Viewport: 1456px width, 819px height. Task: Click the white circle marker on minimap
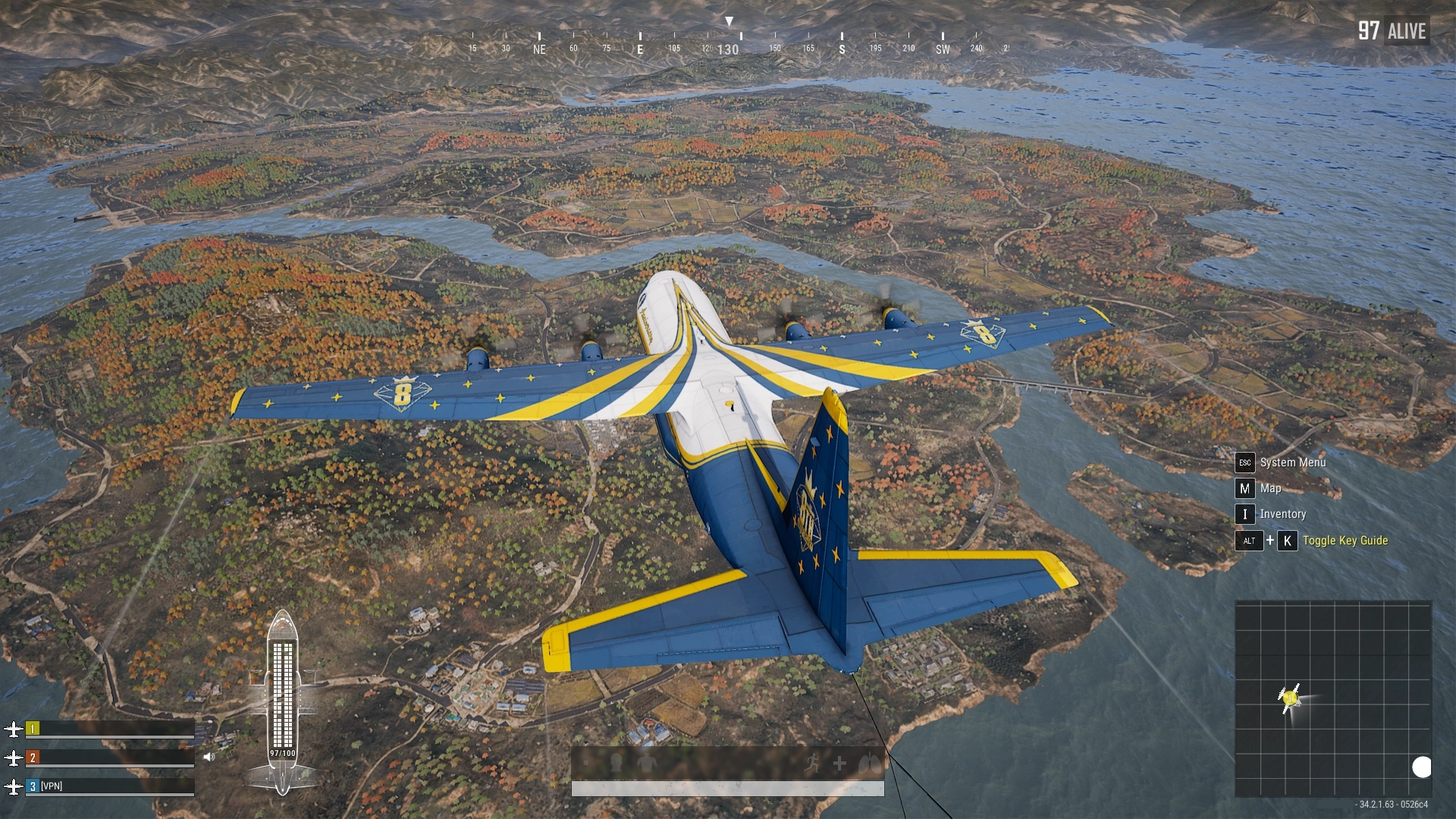pyautogui.click(x=1421, y=767)
